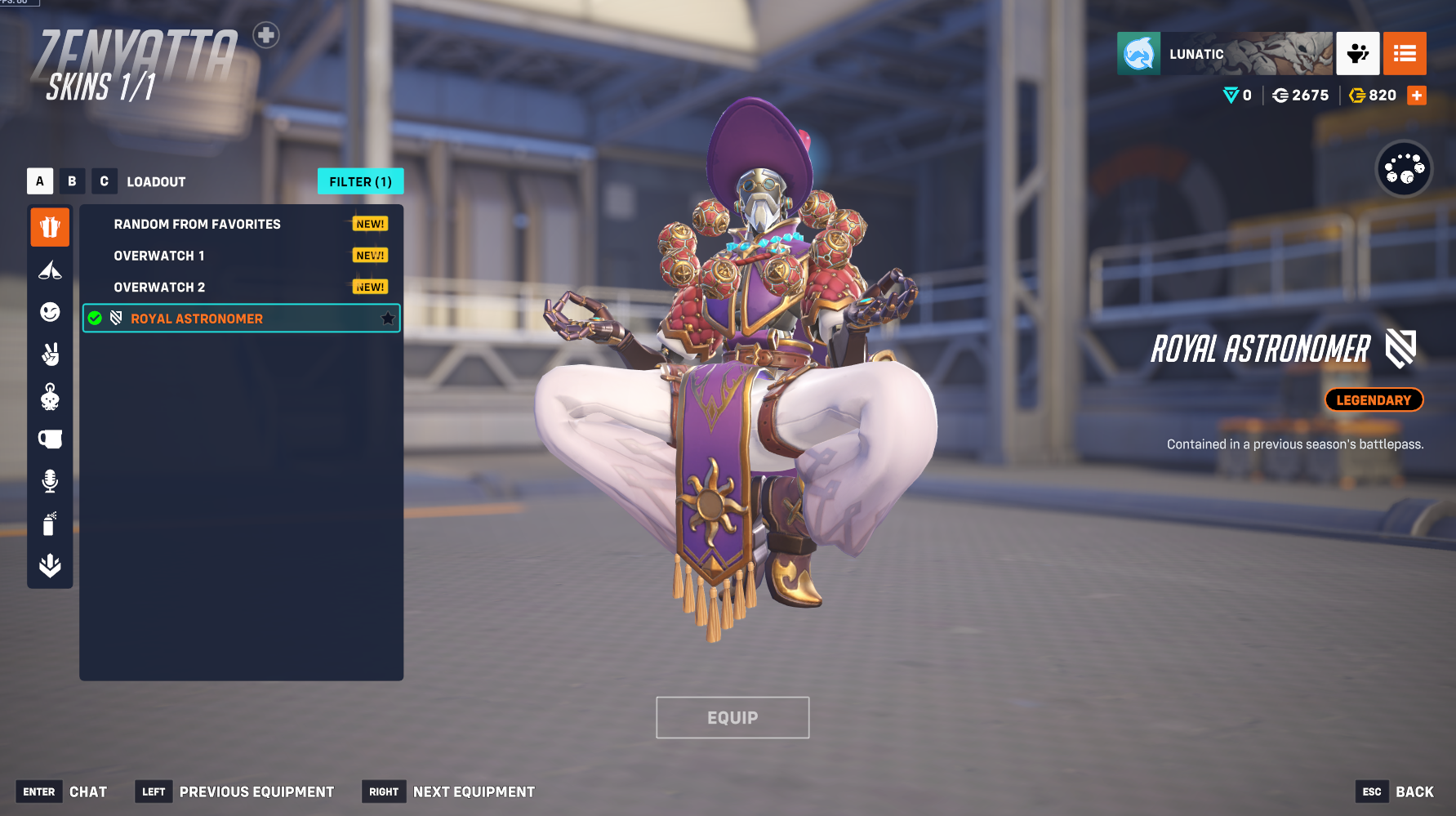Open the orange list menu button
The width and height of the screenshot is (1456, 816).
point(1405,54)
